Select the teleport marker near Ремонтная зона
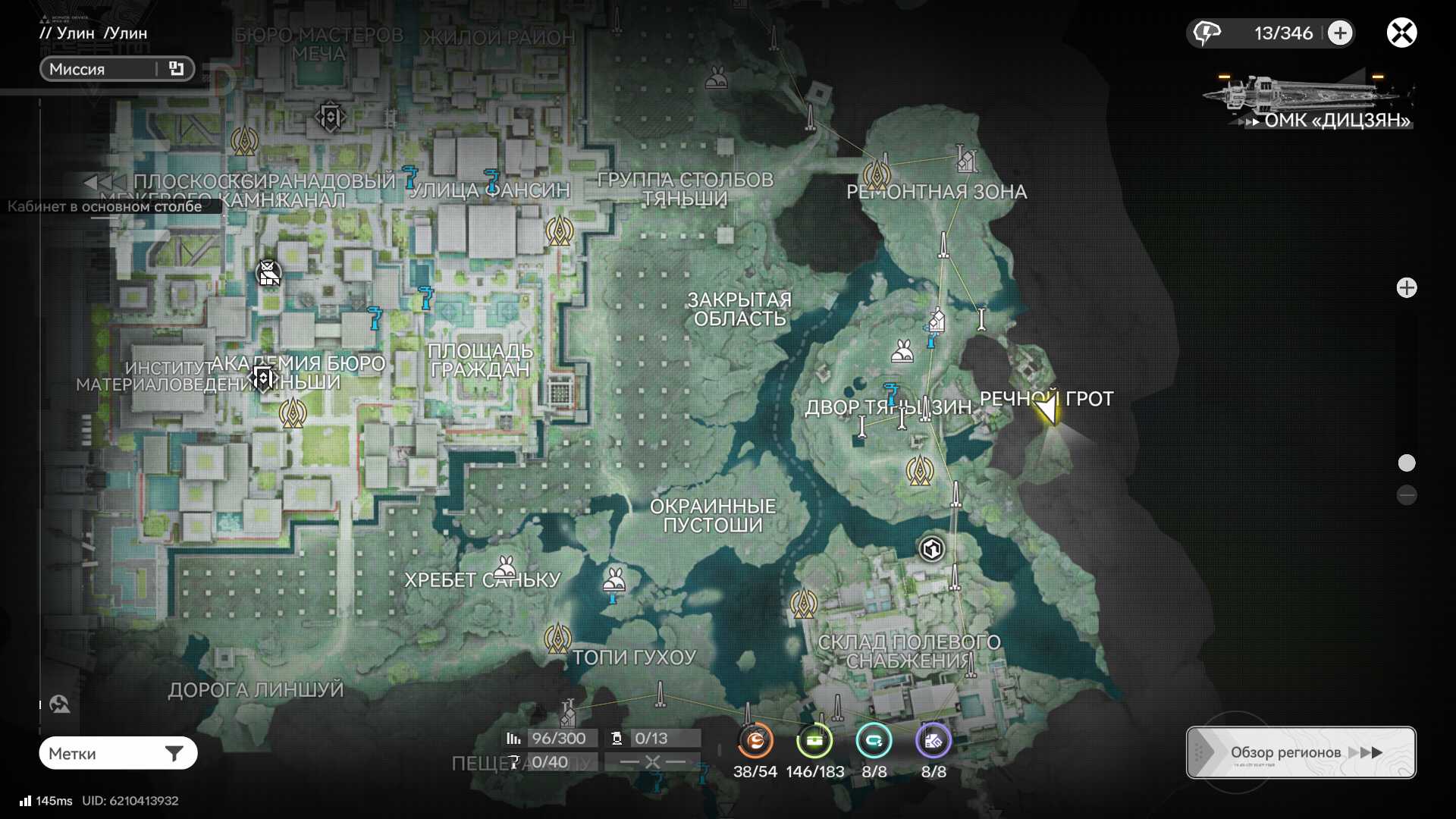 point(877,174)
